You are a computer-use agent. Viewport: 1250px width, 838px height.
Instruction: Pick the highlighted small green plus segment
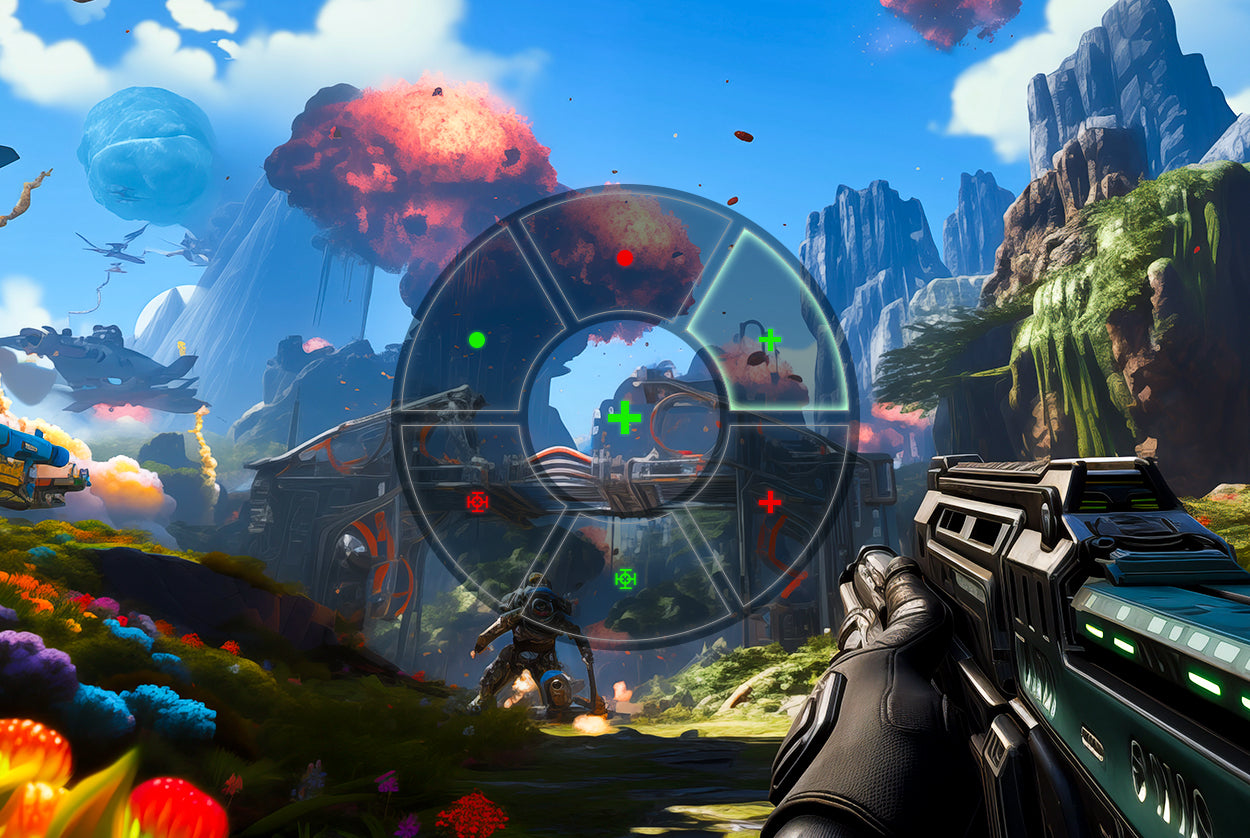pos(770,340)
